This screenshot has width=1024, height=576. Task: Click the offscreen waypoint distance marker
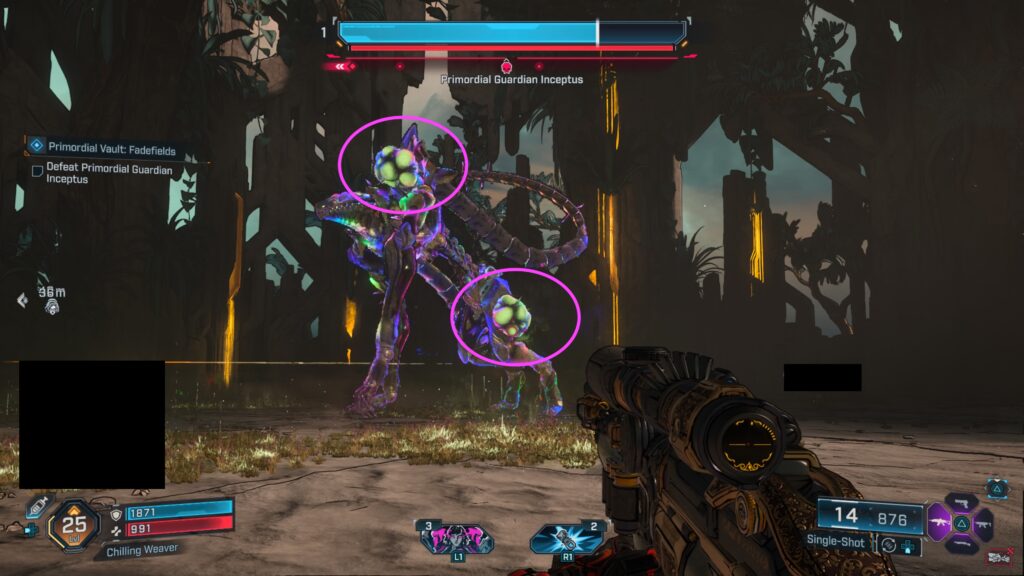(x=45, y=298)
